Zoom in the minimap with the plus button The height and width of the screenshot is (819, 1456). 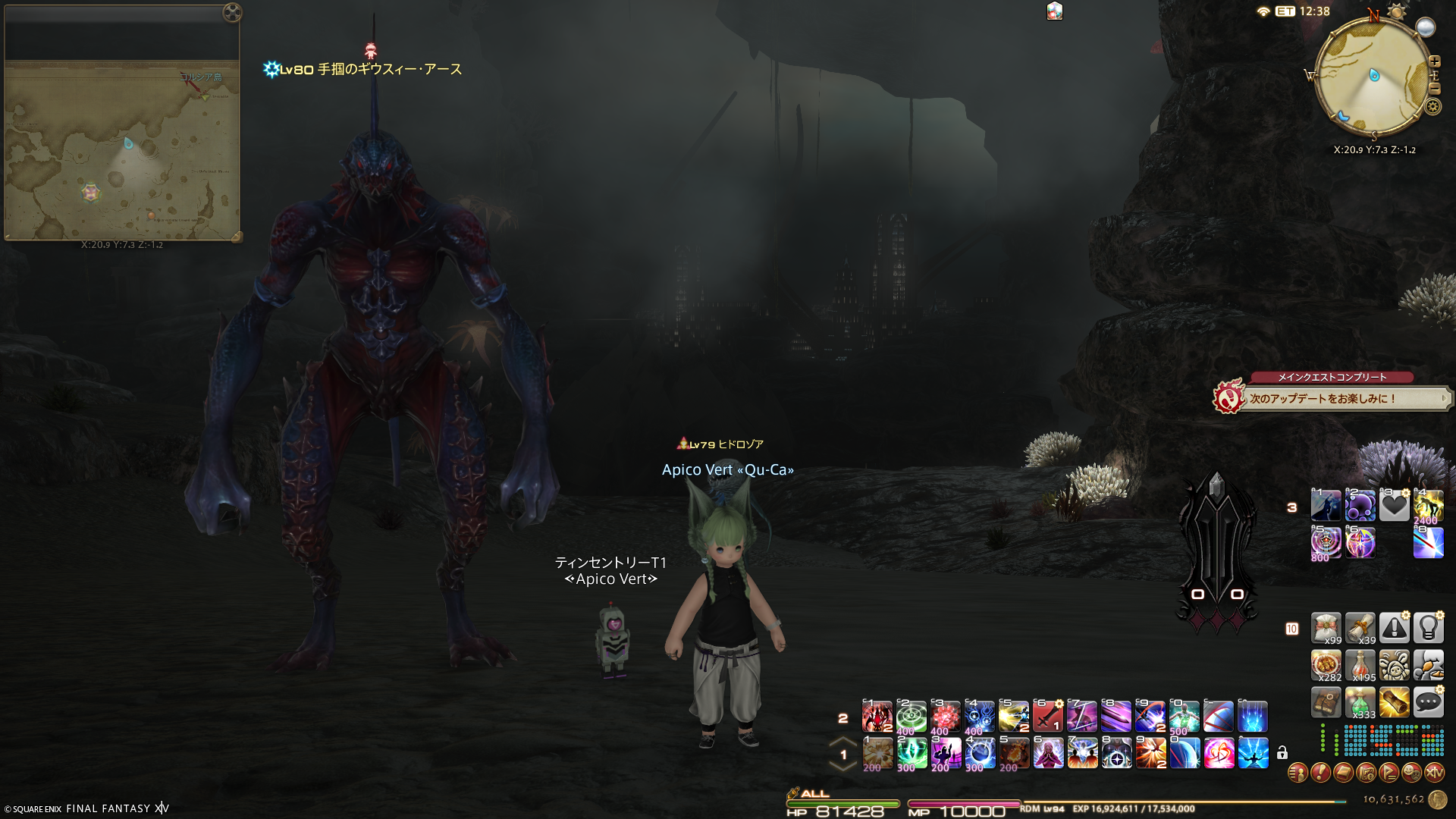point(1434,61)
